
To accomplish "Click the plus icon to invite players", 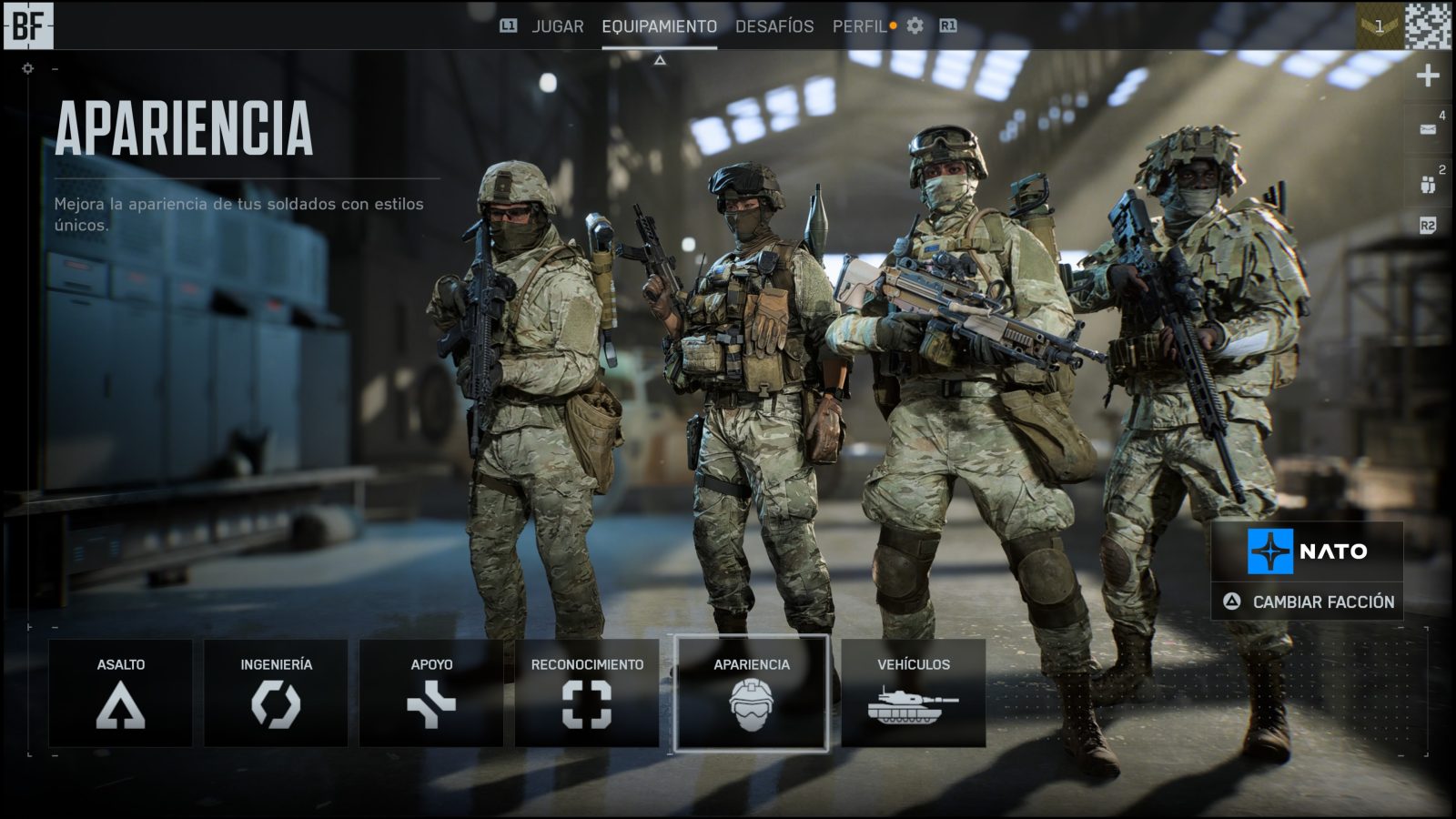I will 1428,76.
